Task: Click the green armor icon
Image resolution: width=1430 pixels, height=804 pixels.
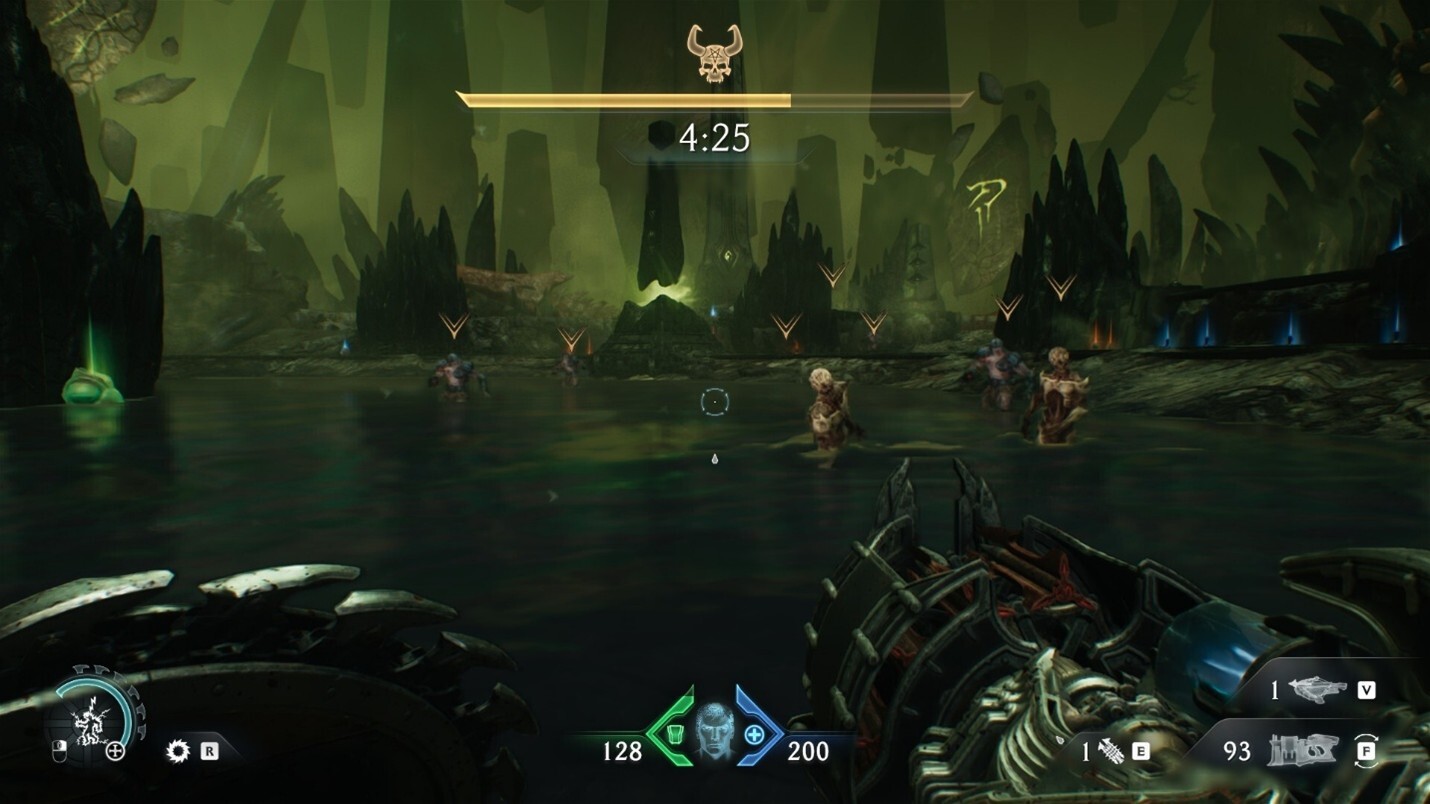Action: tap(674, 735)
